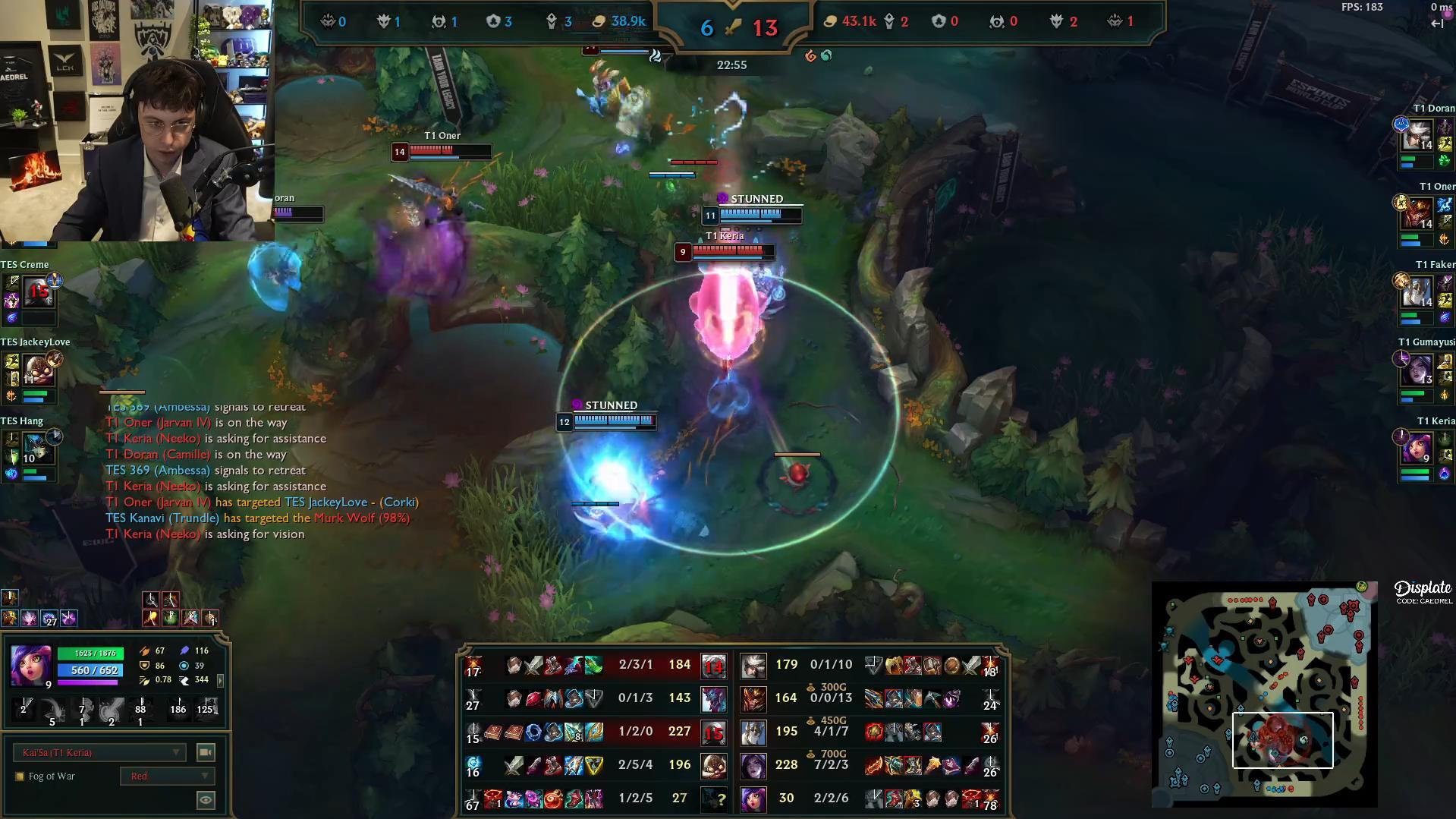Click Neeko's ultimate ability icon with 88s cooldown
The image size is (1456, 819).
[x=139, y=708]
